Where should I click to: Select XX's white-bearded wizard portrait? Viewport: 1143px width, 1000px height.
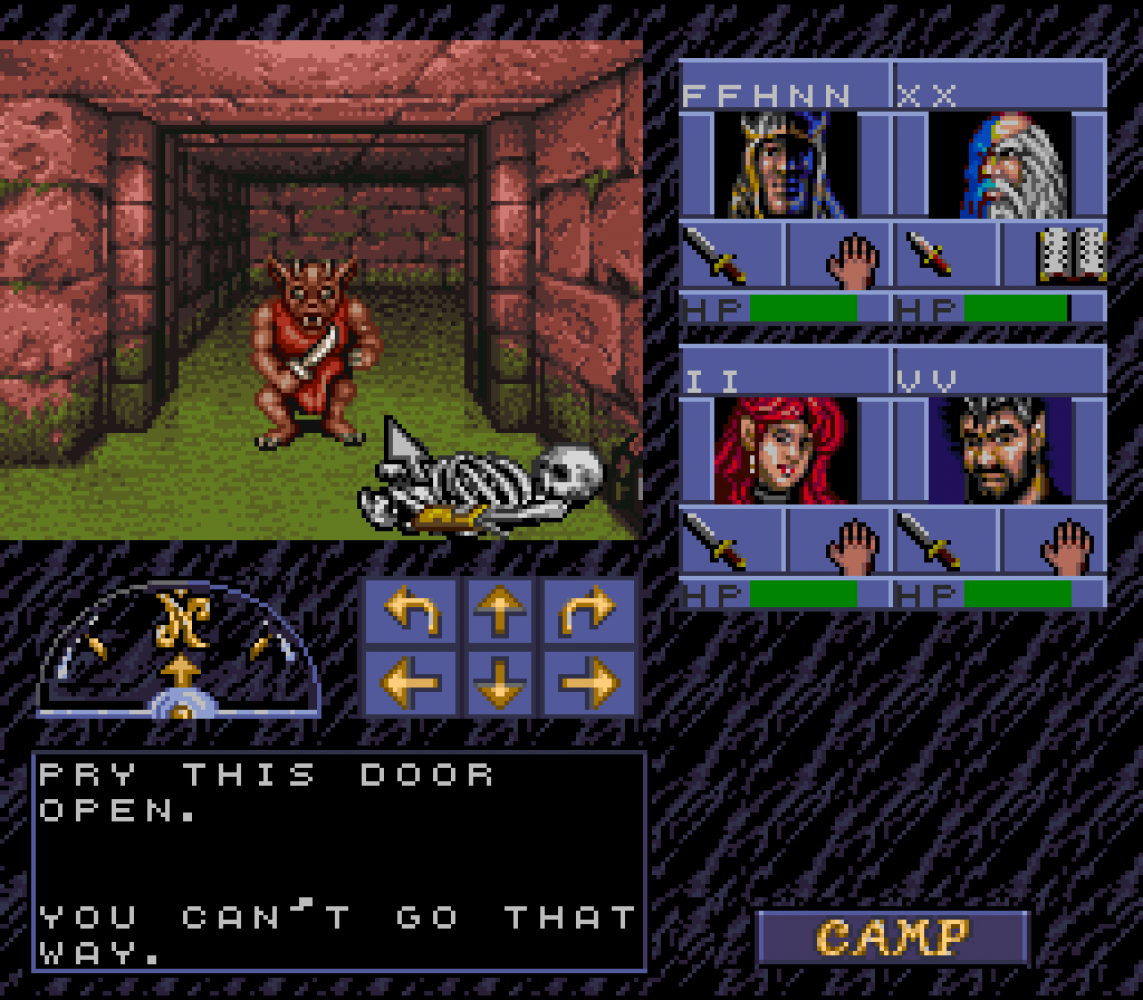[1001, 165]
